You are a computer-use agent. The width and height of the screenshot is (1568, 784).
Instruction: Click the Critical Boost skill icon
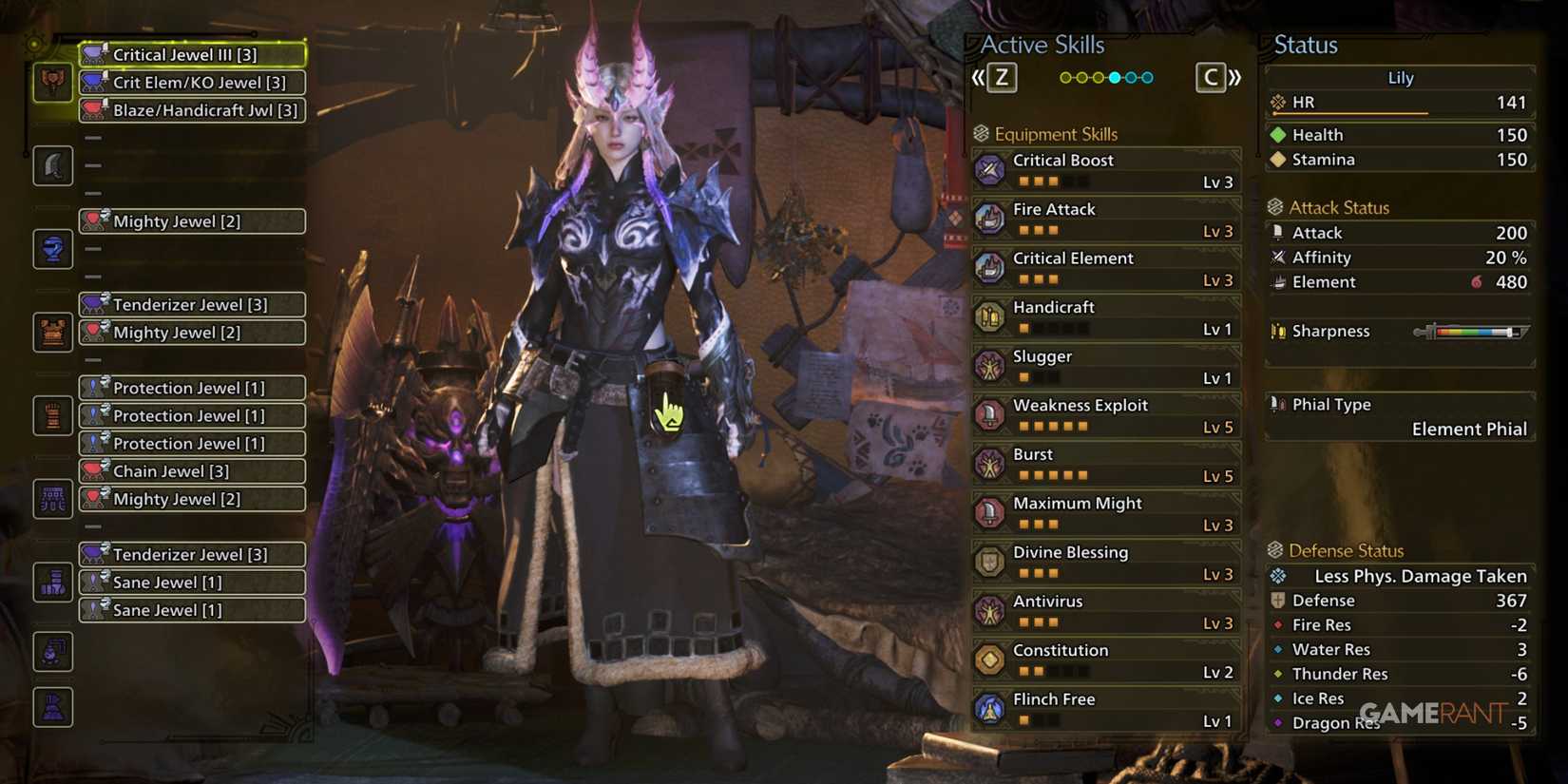[992, 169]
